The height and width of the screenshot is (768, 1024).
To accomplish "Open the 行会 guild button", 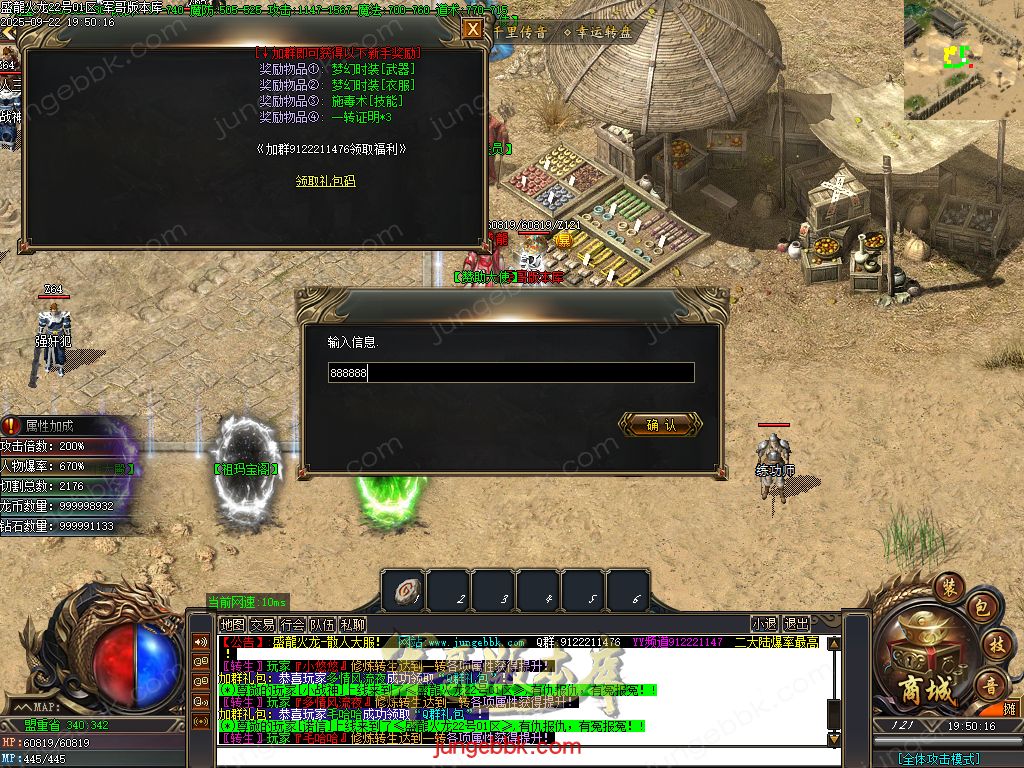I will [x=292, y=624].
